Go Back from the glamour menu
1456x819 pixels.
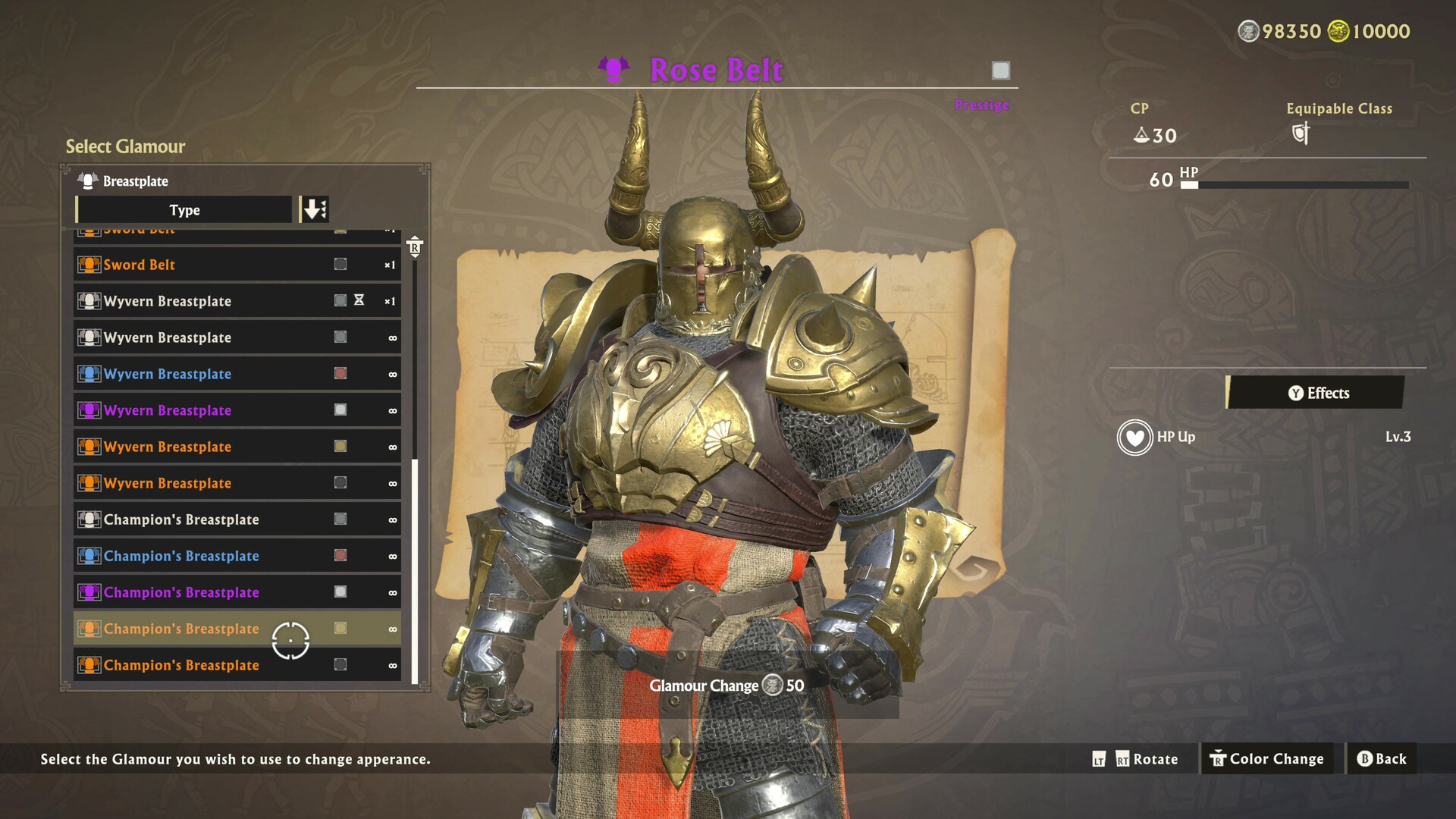click(1381, 759)
